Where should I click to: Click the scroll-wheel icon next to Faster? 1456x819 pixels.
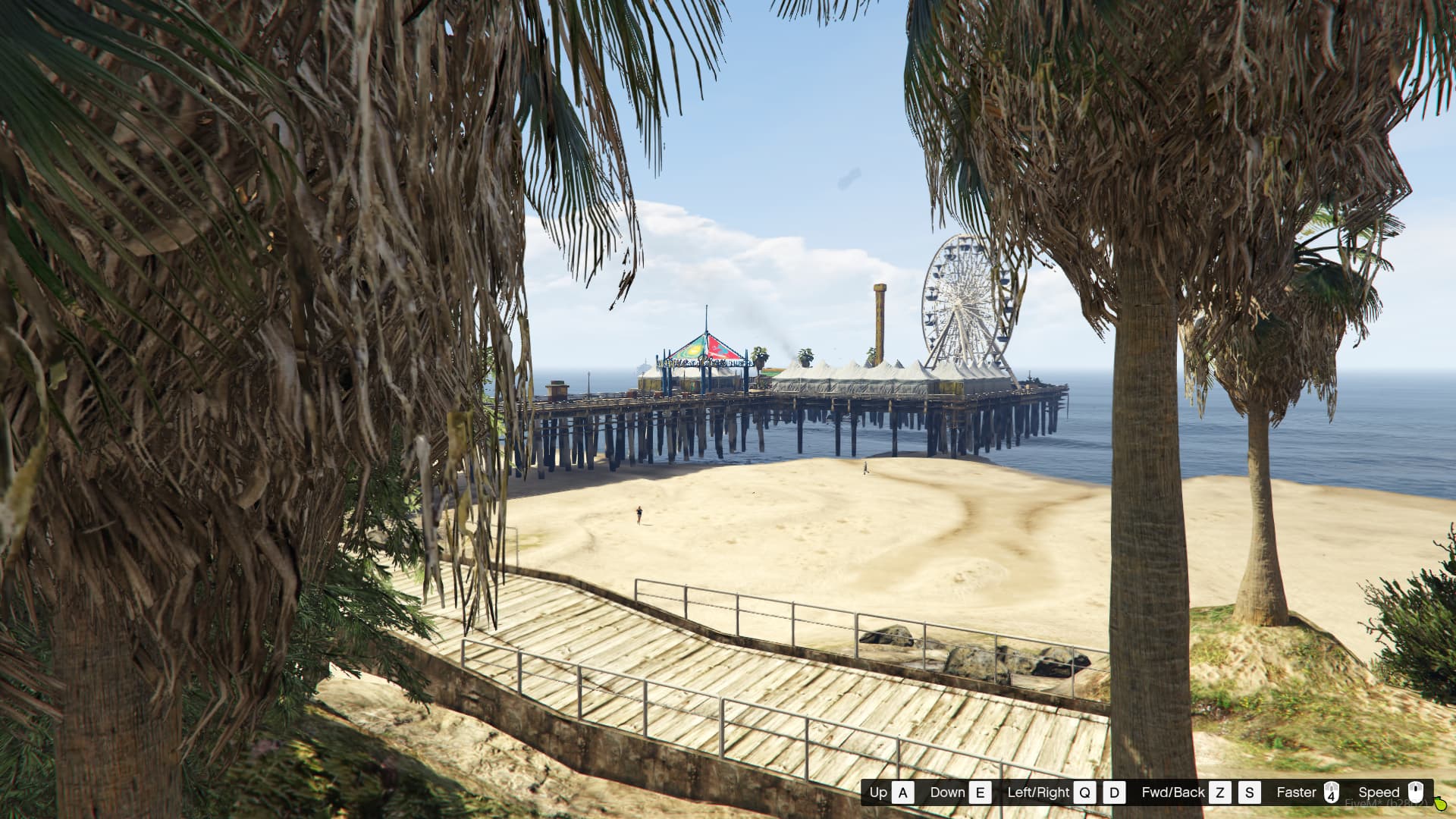click(1332, 792)
